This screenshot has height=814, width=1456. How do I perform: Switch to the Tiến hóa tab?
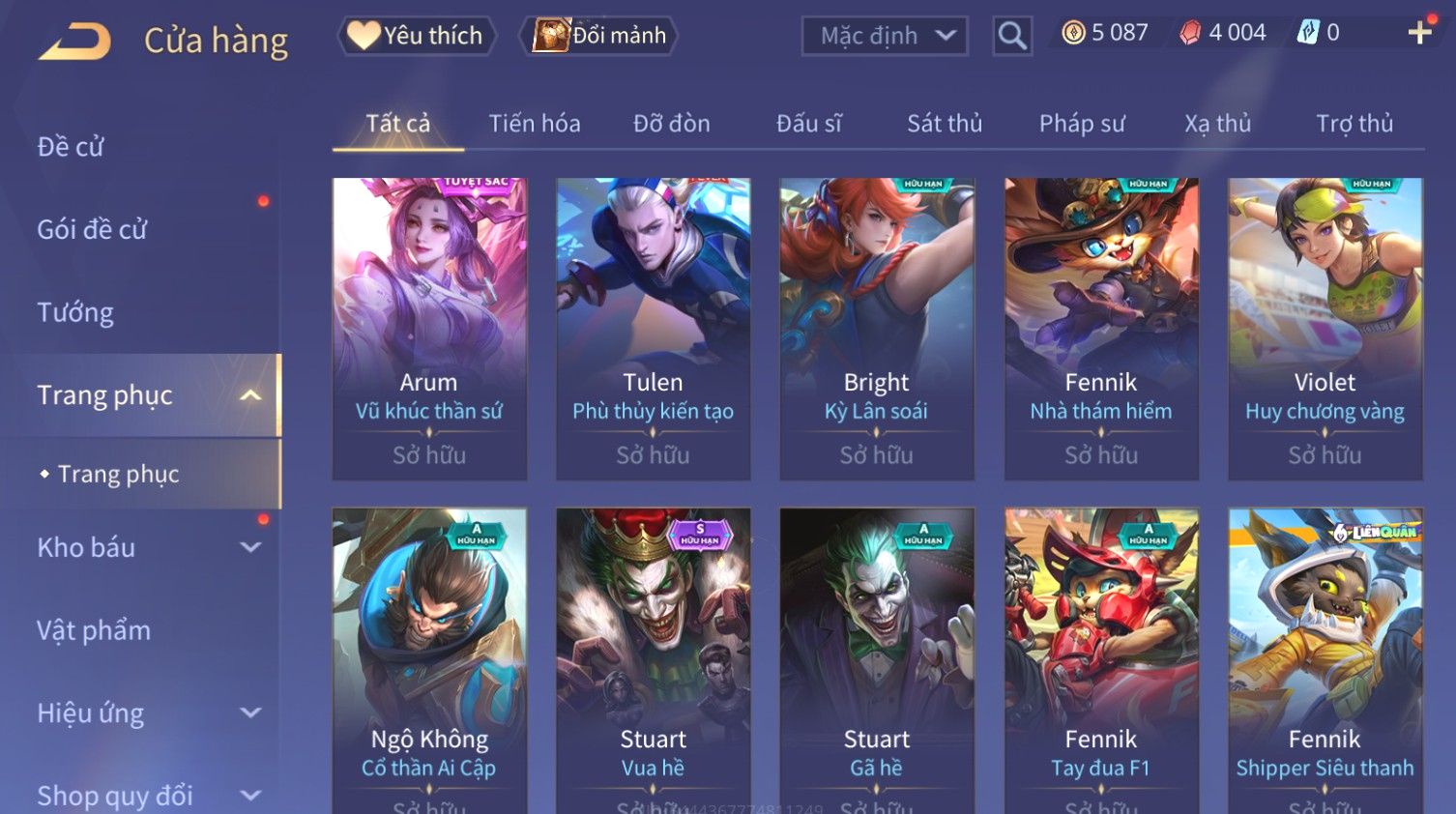(x=534, y=124)
